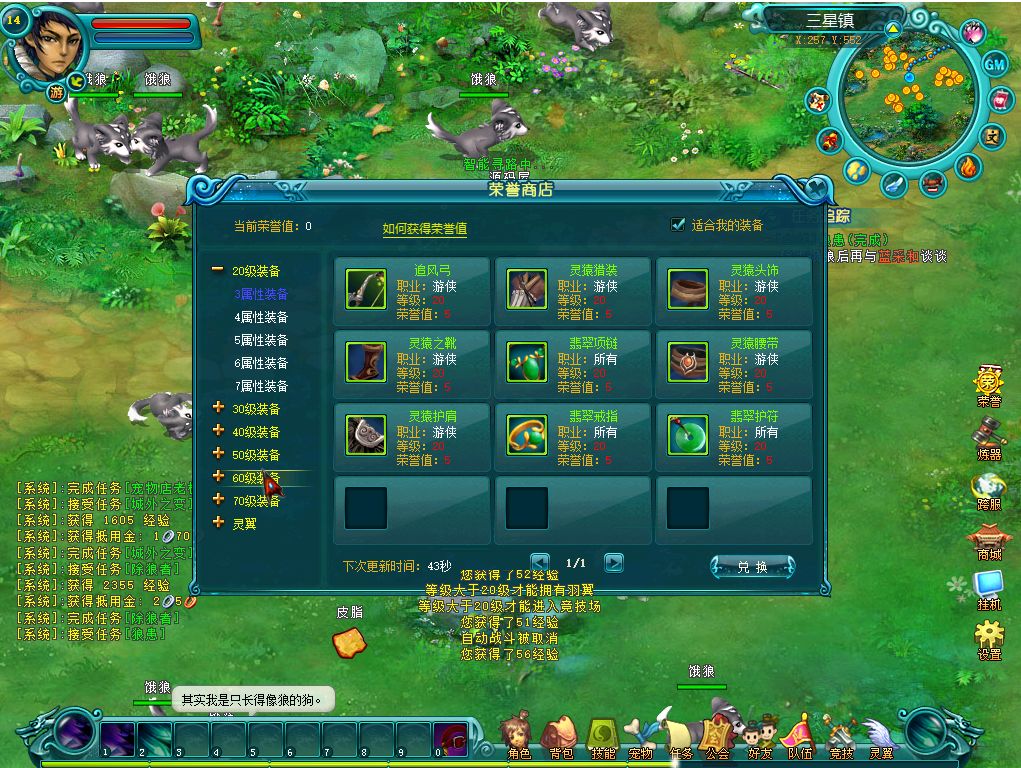Select the 翡翠戒指 ring item

(573, 435)
